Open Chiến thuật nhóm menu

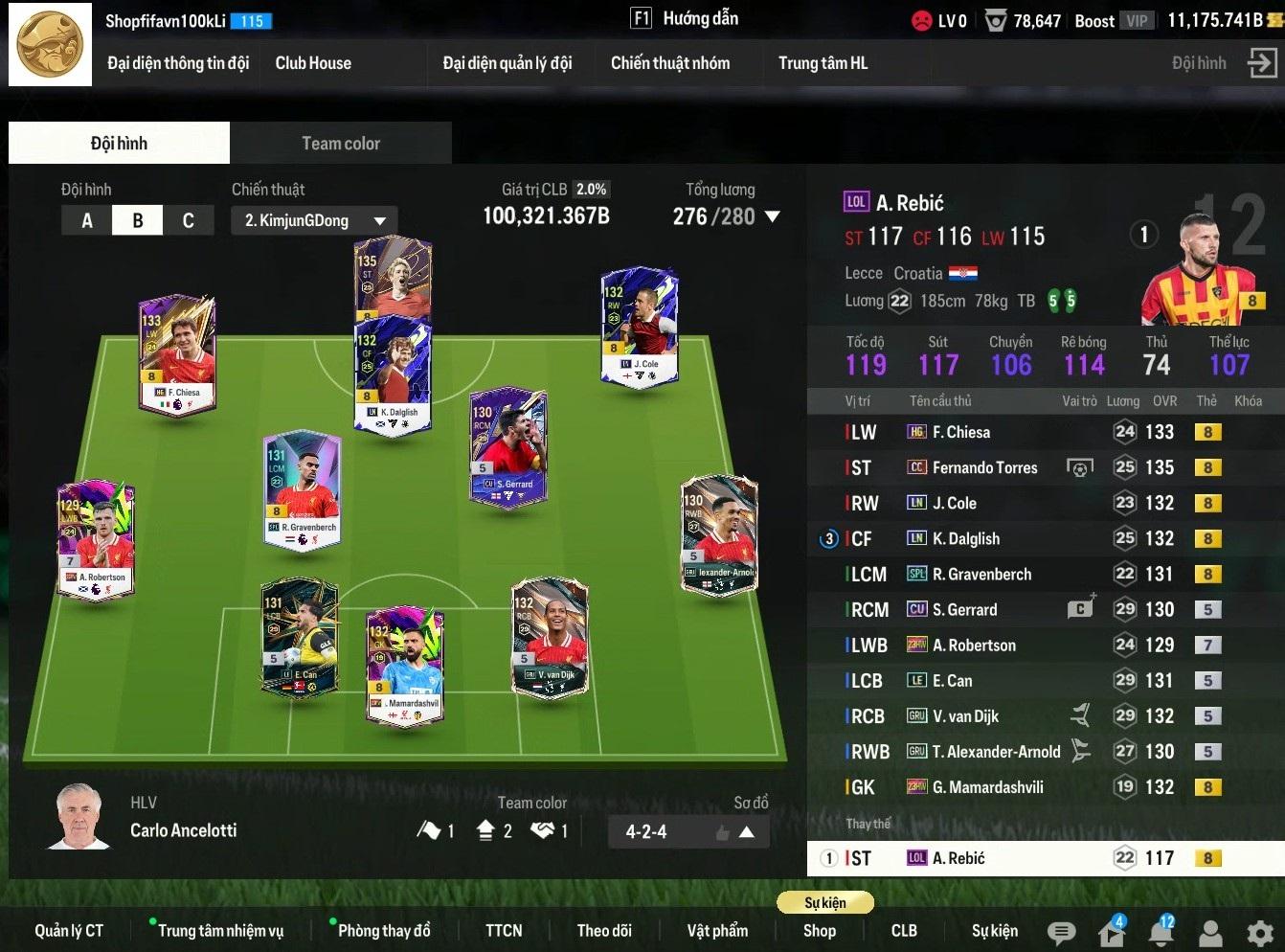click(x=670, y=63)
